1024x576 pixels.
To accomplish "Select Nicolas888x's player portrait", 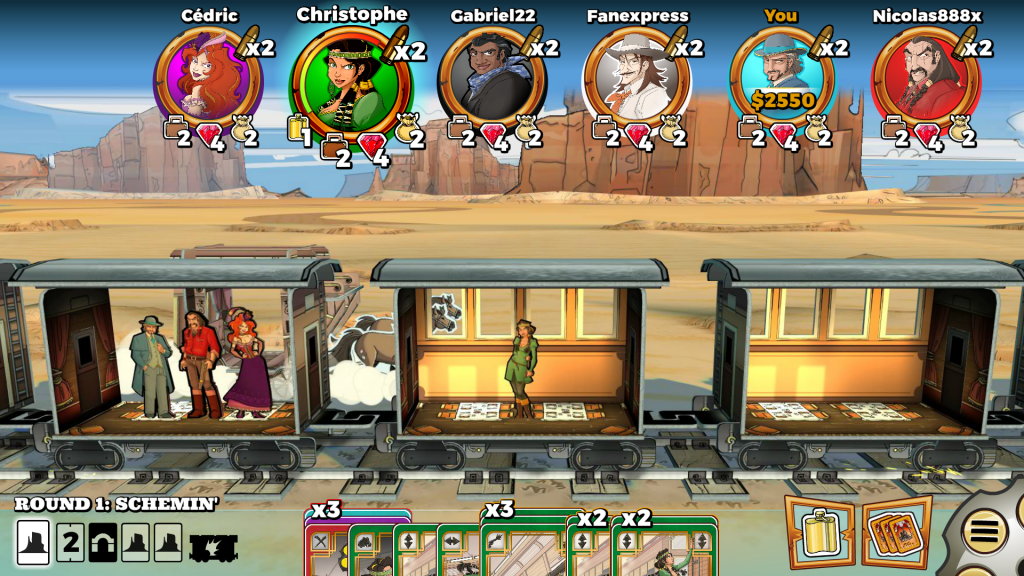I will tap(925, 77).
